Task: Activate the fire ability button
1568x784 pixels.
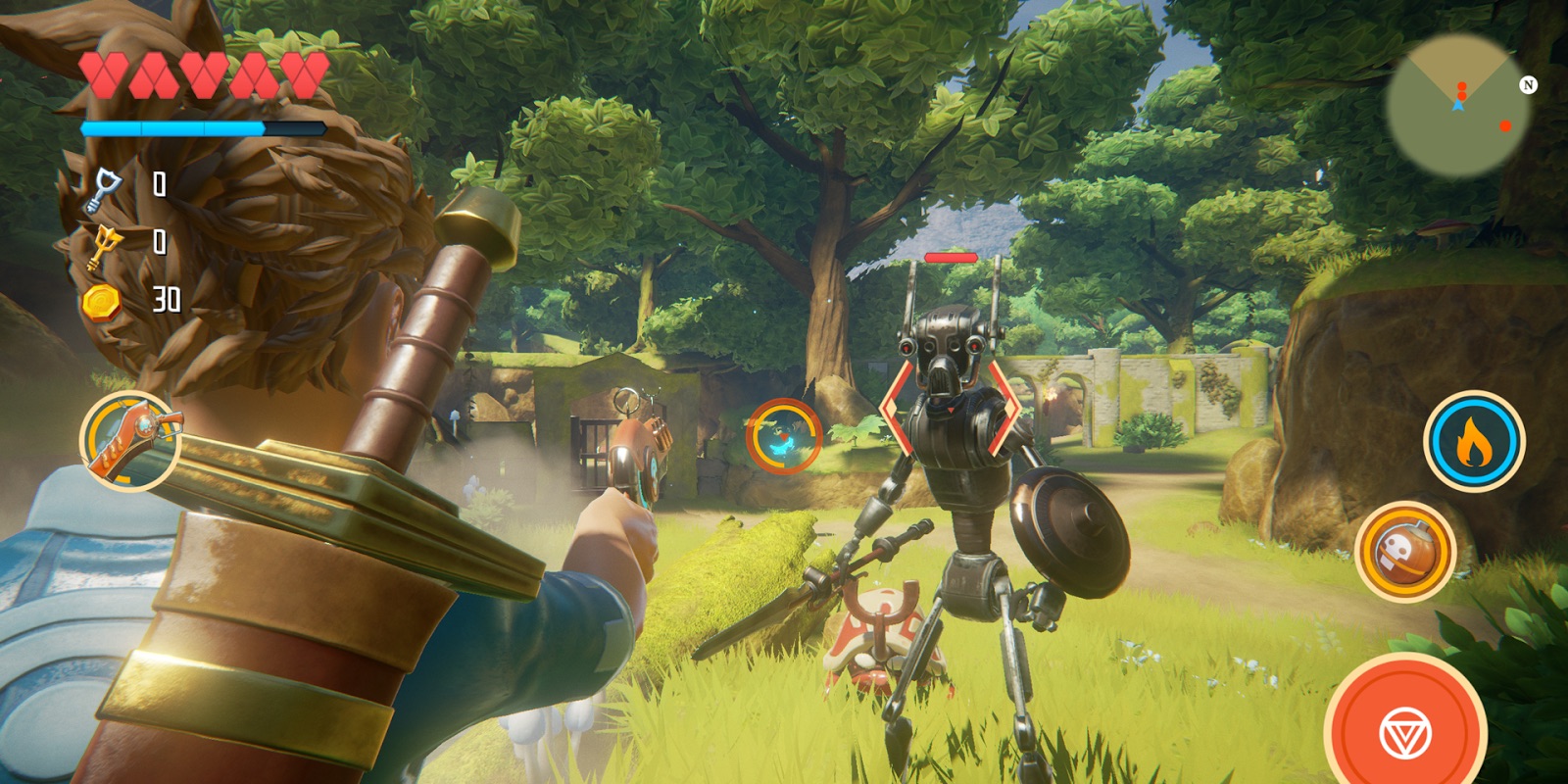Action: click(1473, 442)
